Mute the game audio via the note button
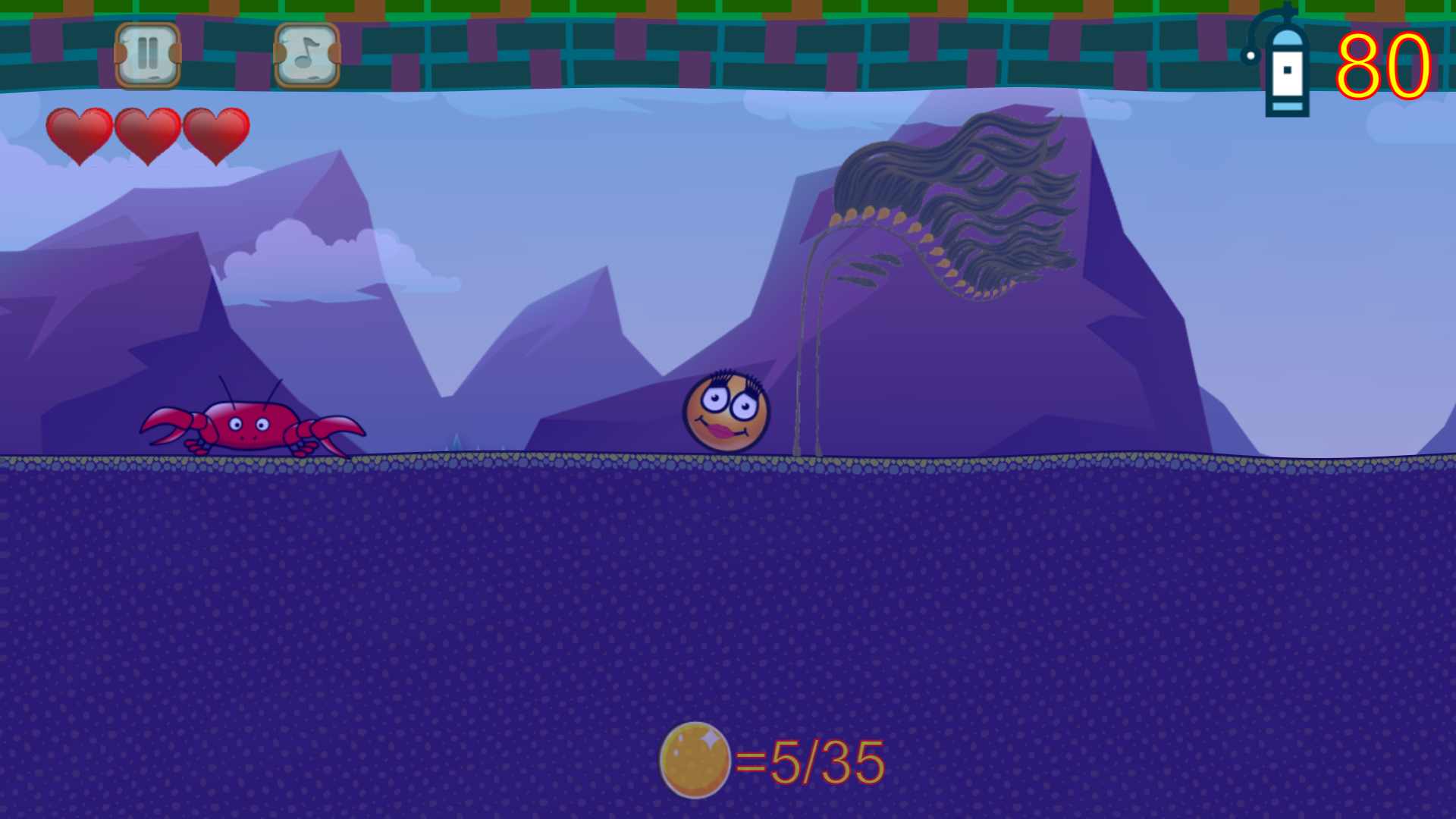Image resolution: width=1456 pixels, height=819 pixels. pyautogui.click(x=306, y=52)
